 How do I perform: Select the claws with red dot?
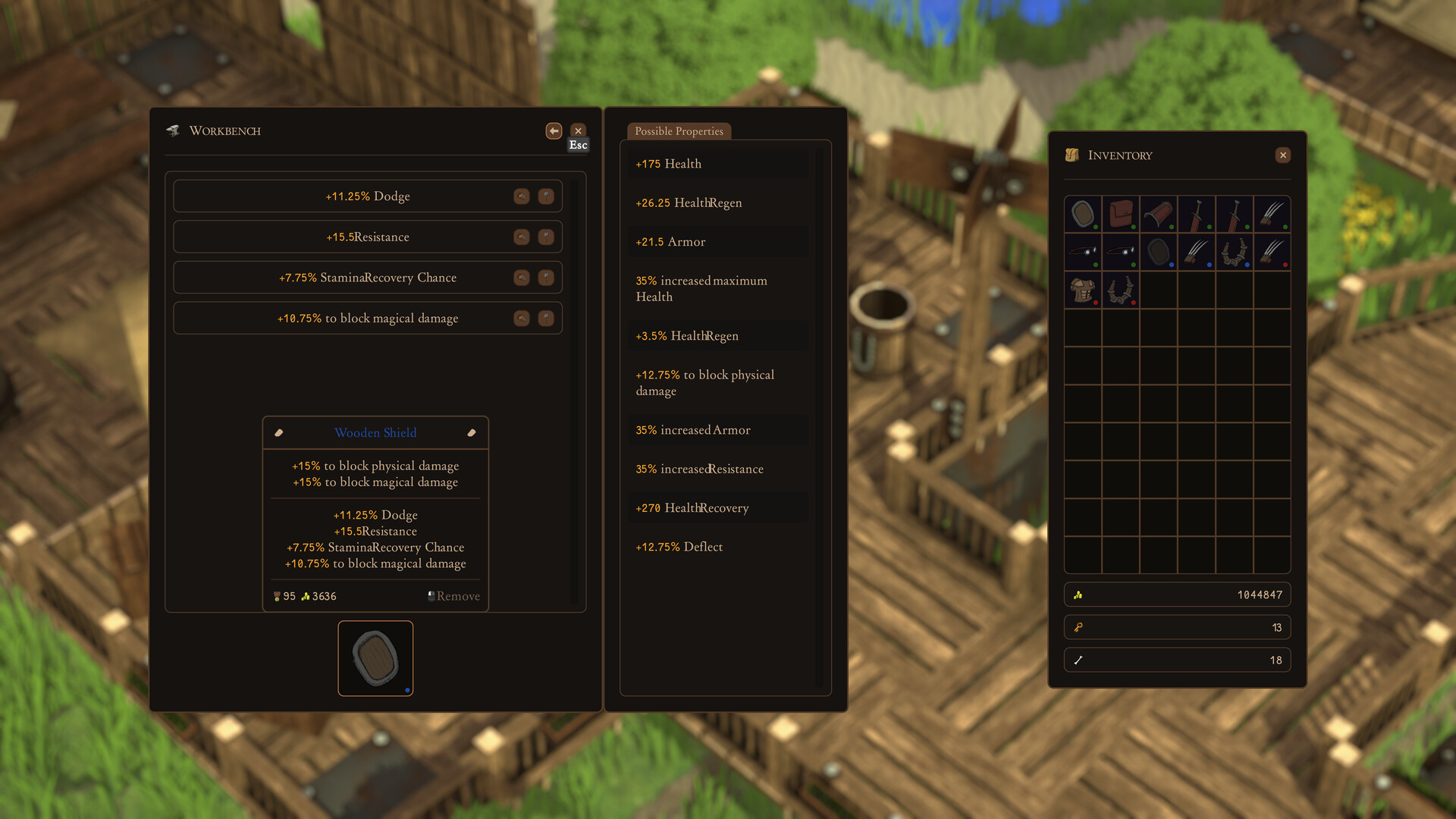1272,252
